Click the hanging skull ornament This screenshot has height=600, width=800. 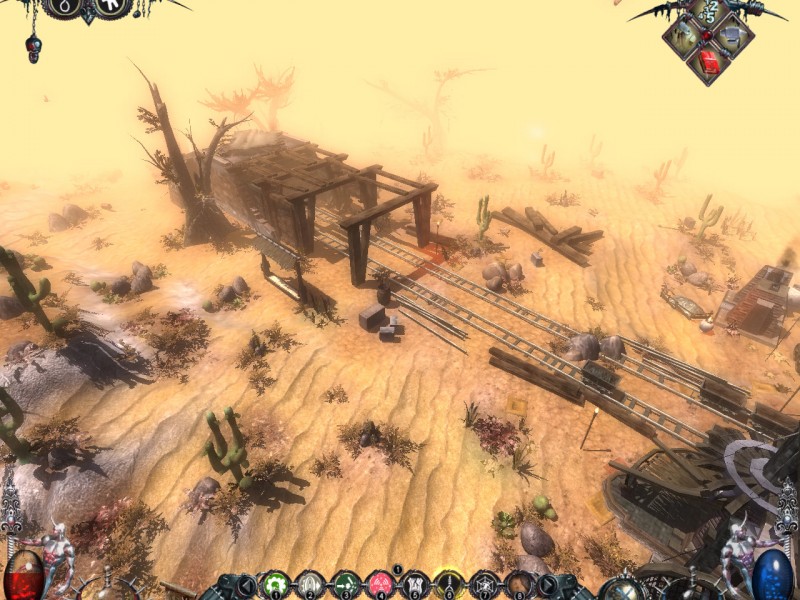34,47
